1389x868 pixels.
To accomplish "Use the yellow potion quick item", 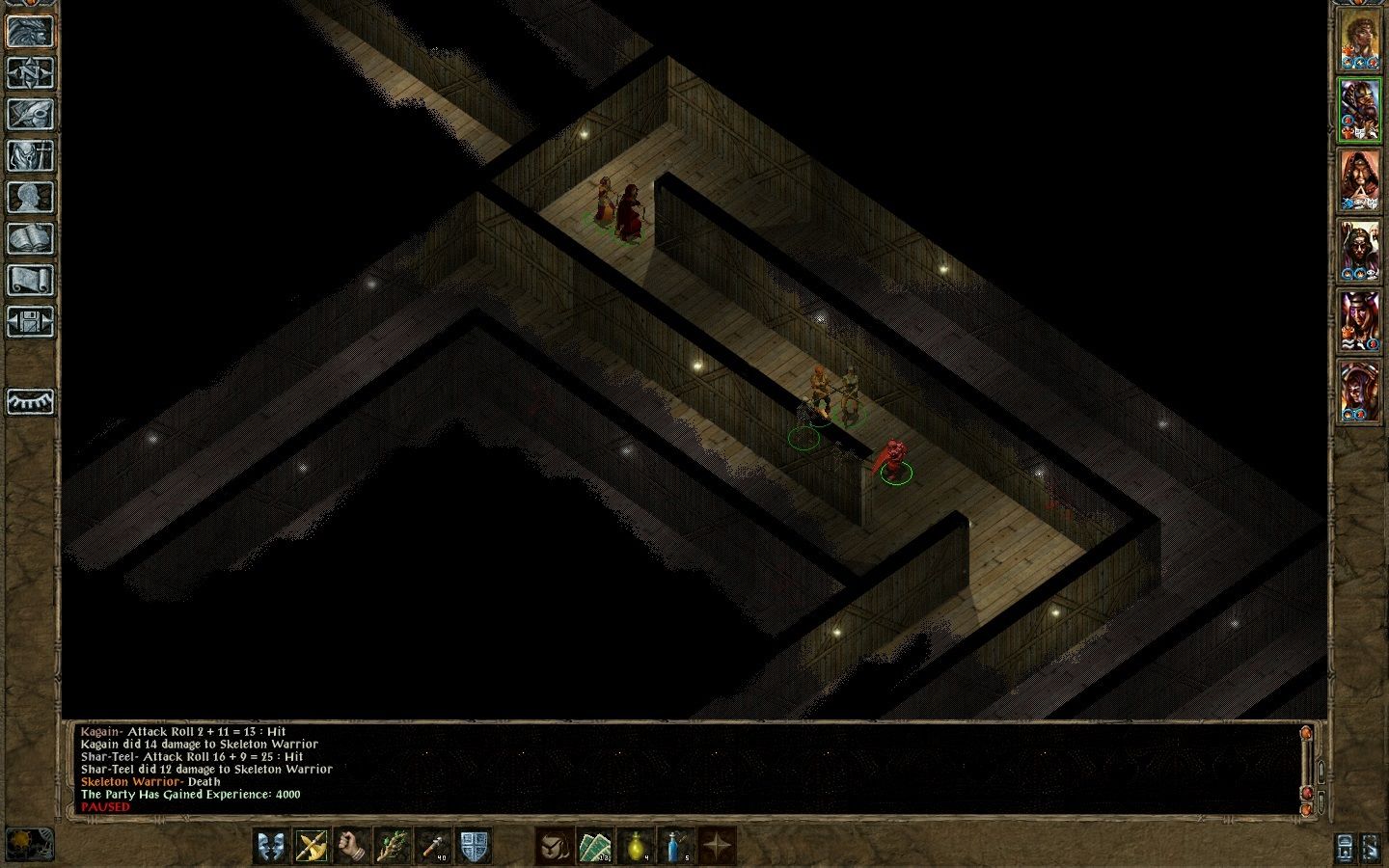I will [x=635, y=846].
